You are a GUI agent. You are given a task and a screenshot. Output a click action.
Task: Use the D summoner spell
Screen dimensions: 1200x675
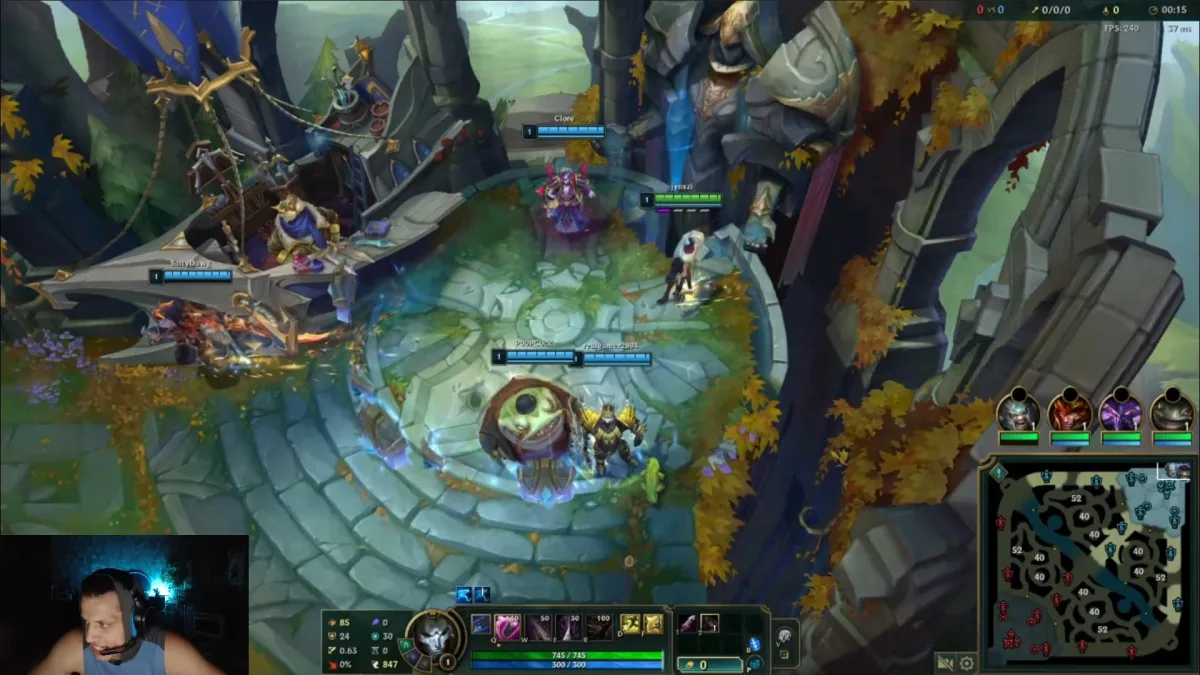click(630, 625)
